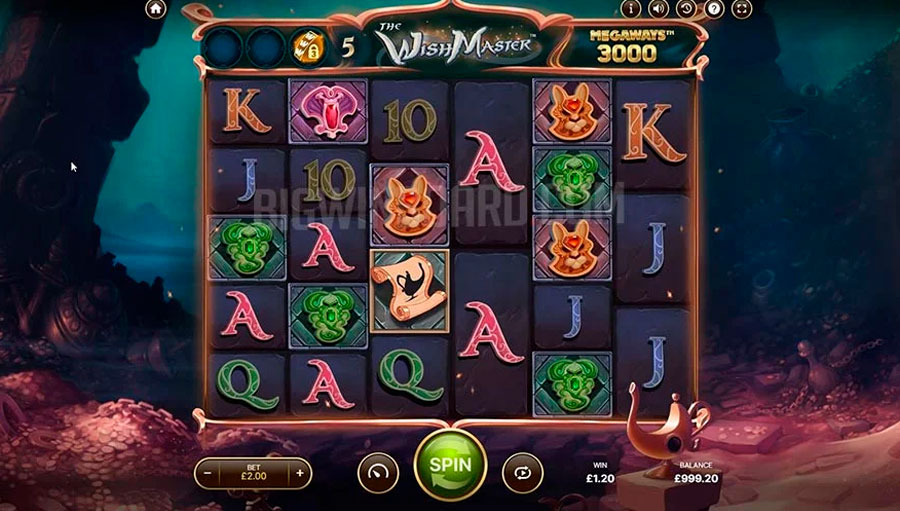Switch to fullscreen mode

tap(741, 9)
